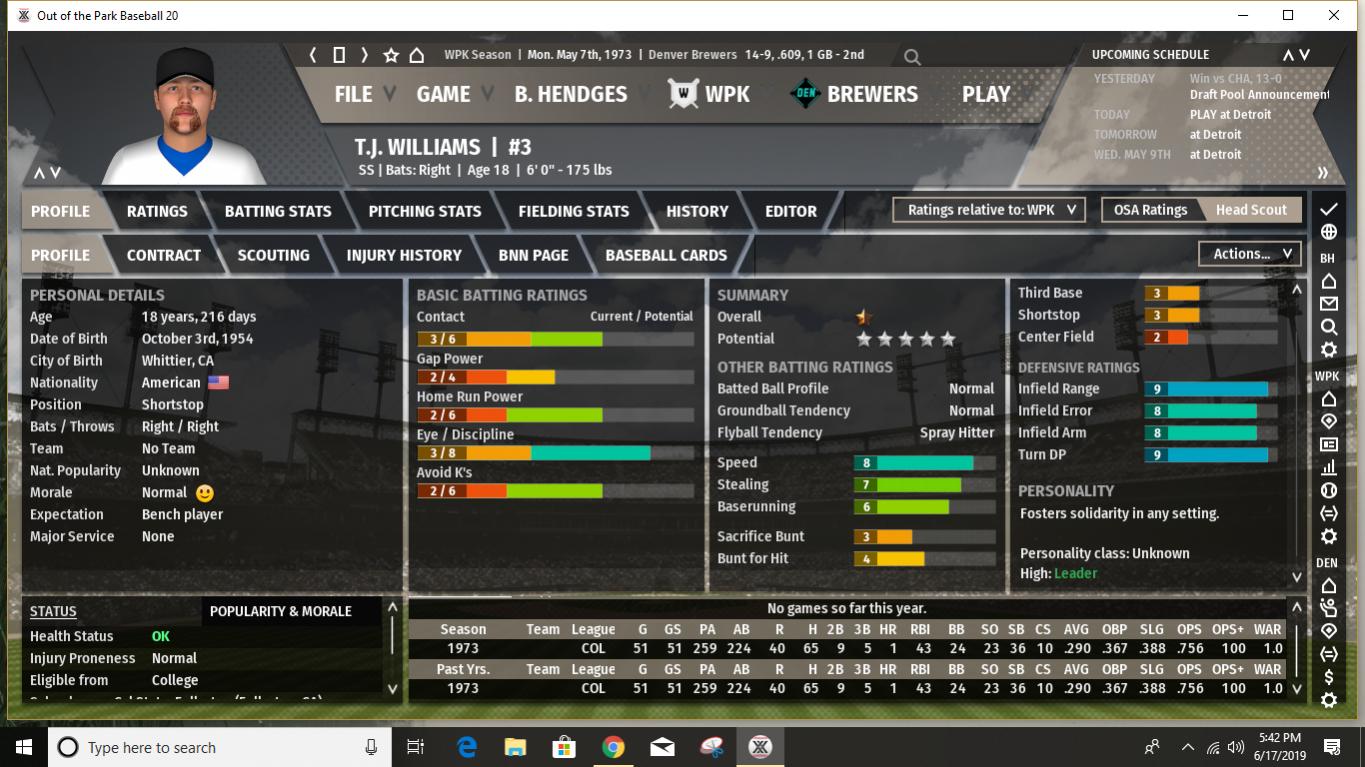Open the GAME menu

[443, 94]
